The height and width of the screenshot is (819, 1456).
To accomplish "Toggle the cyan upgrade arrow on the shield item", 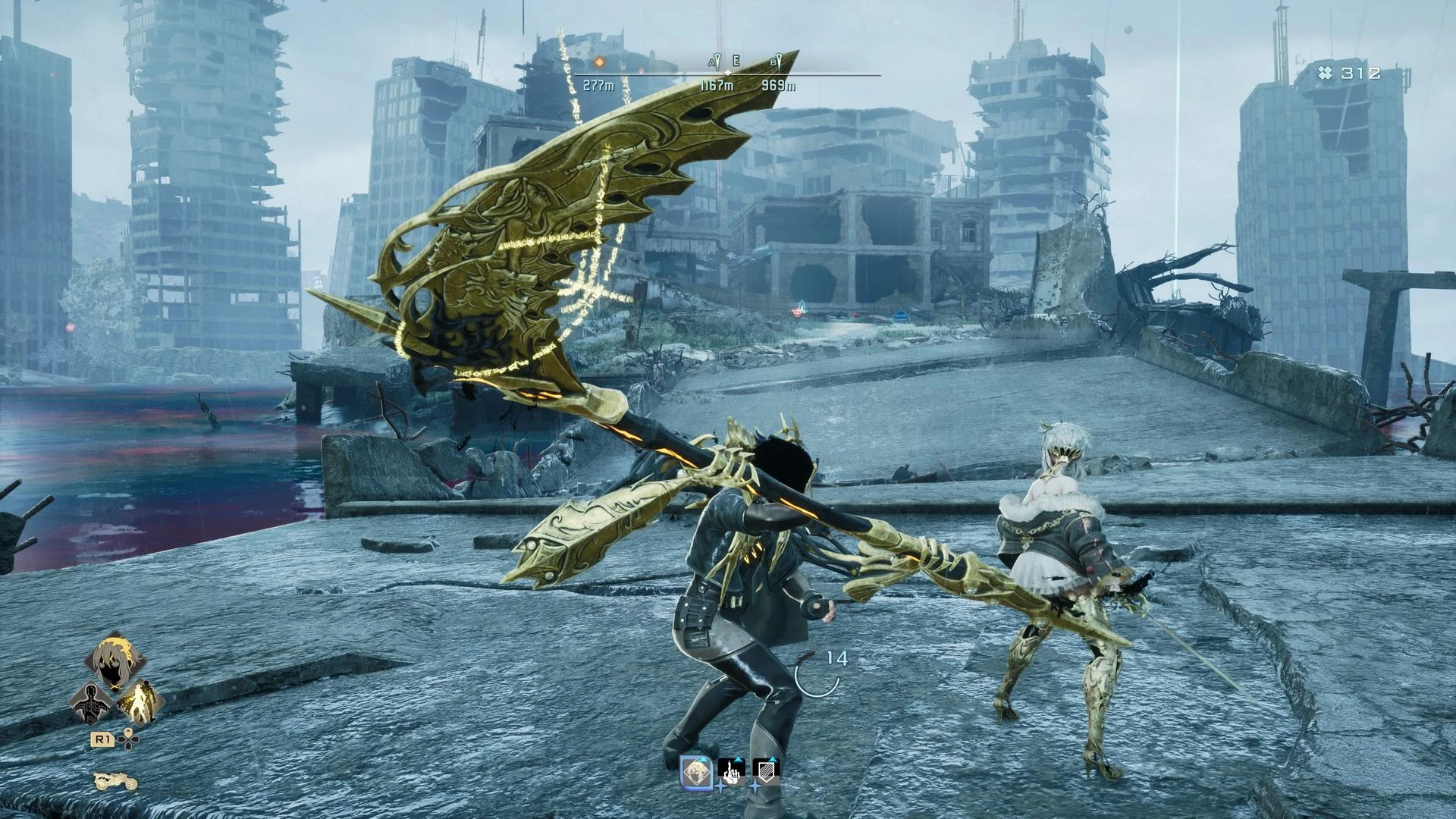I will pos(774,759).
